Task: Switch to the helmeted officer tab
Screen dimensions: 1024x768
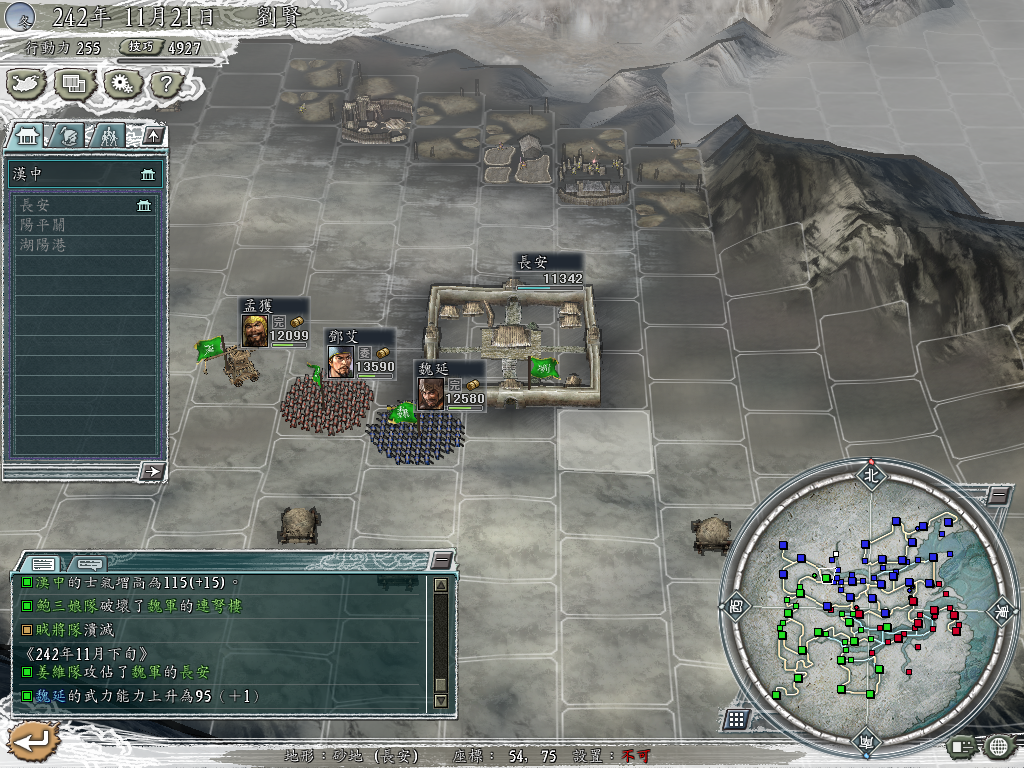Action: tap(67, 136)
